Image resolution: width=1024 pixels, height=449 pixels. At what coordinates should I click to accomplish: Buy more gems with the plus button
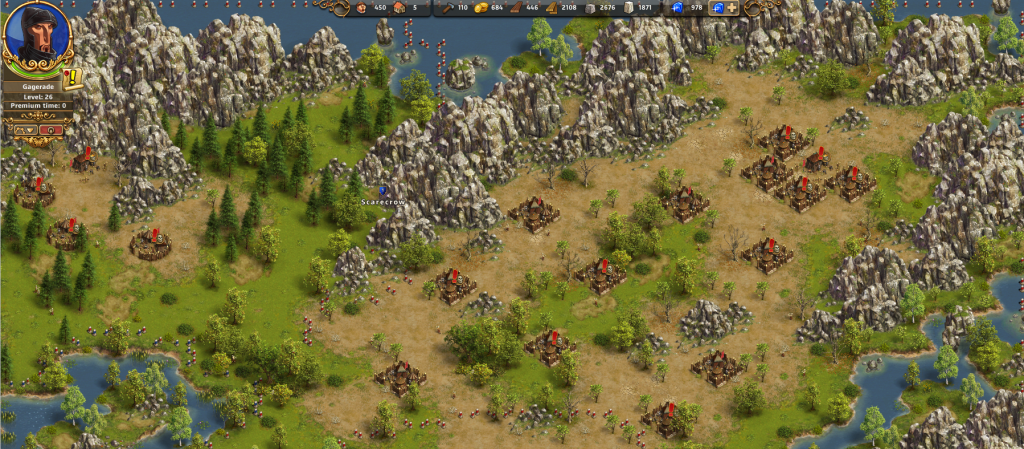pyautogui.click(x=732, y=8)
